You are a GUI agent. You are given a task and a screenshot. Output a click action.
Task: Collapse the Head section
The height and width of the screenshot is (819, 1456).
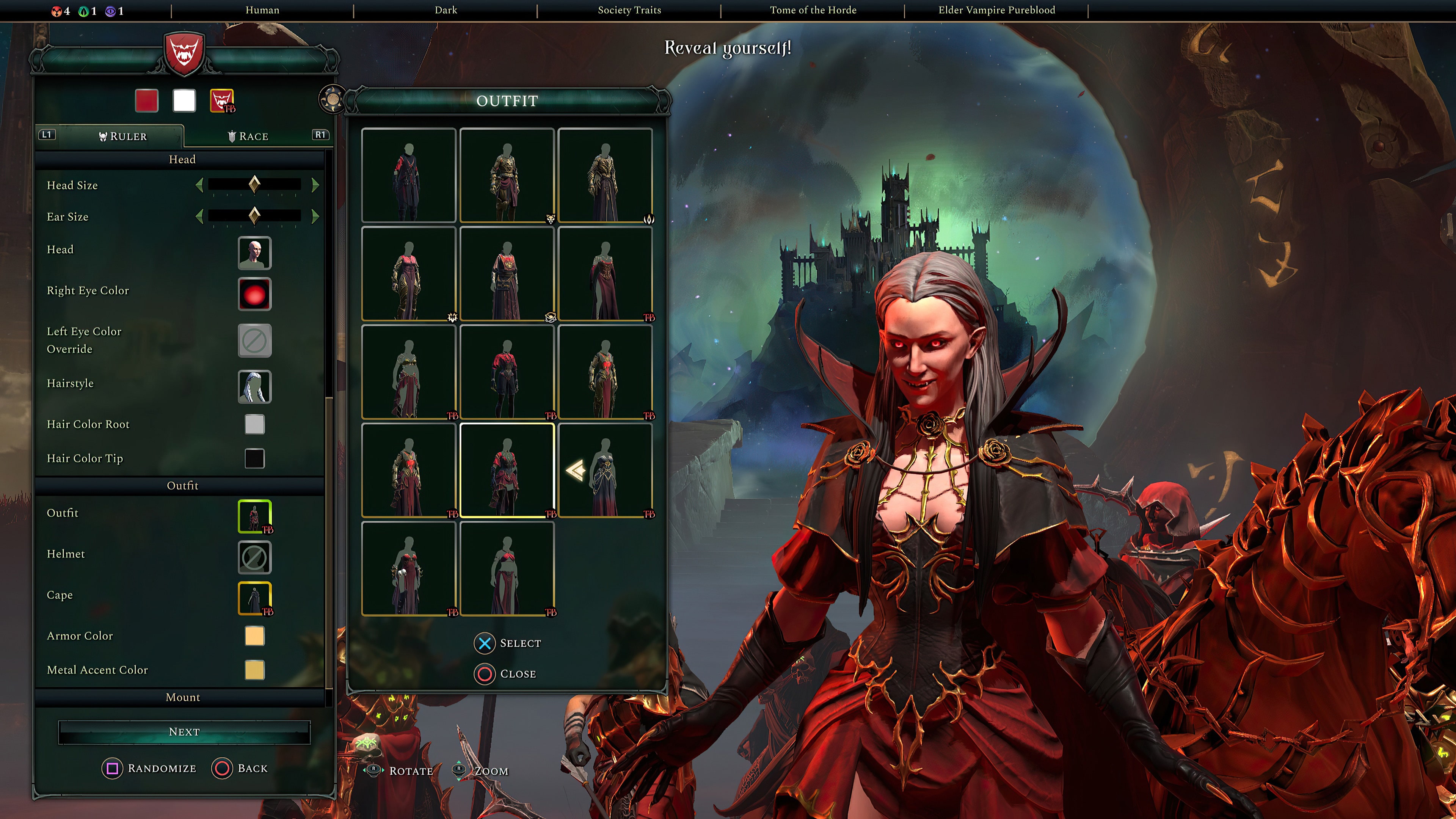182,159
